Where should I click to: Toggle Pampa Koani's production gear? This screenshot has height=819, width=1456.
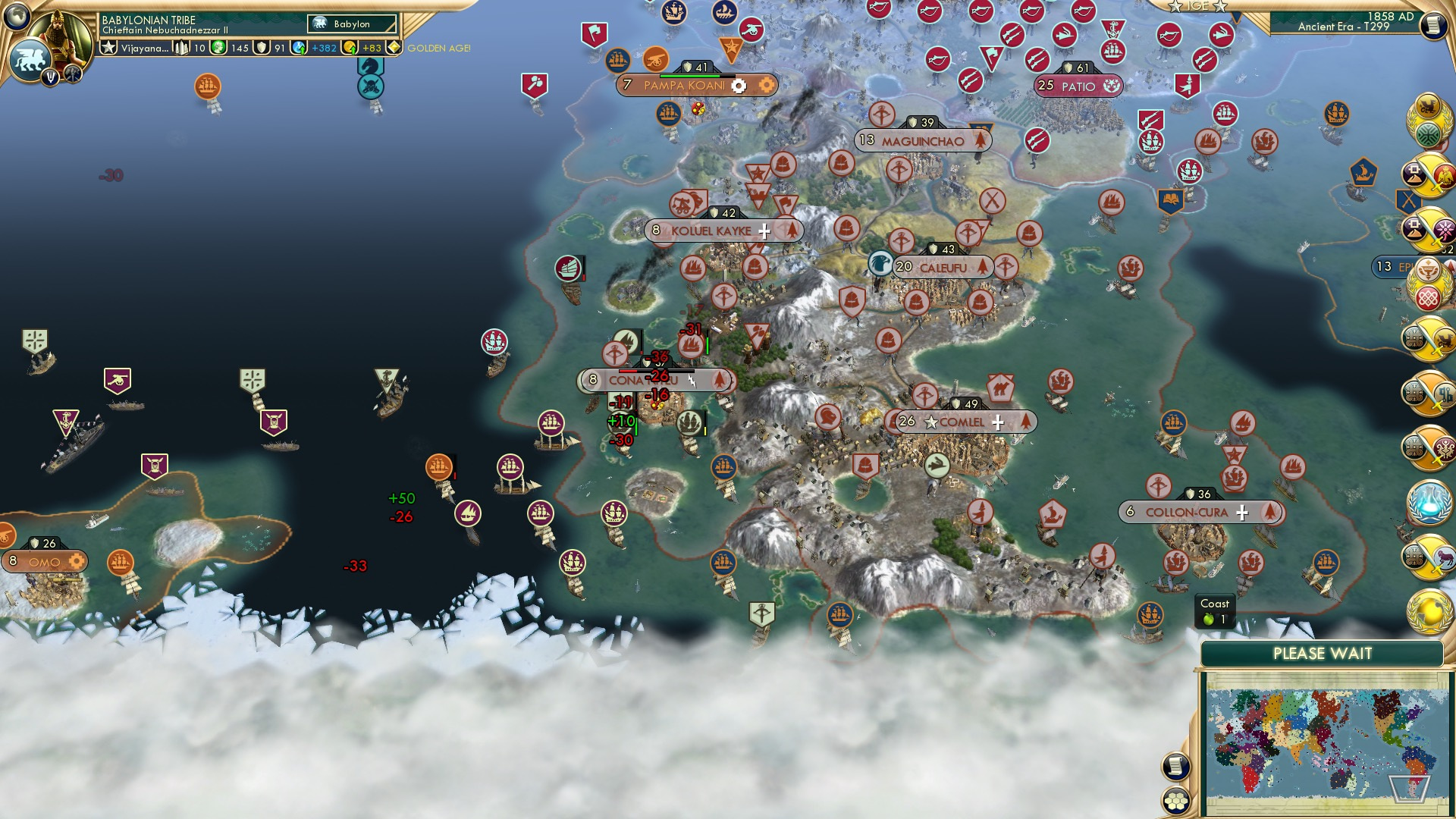(x=738, y=86)
